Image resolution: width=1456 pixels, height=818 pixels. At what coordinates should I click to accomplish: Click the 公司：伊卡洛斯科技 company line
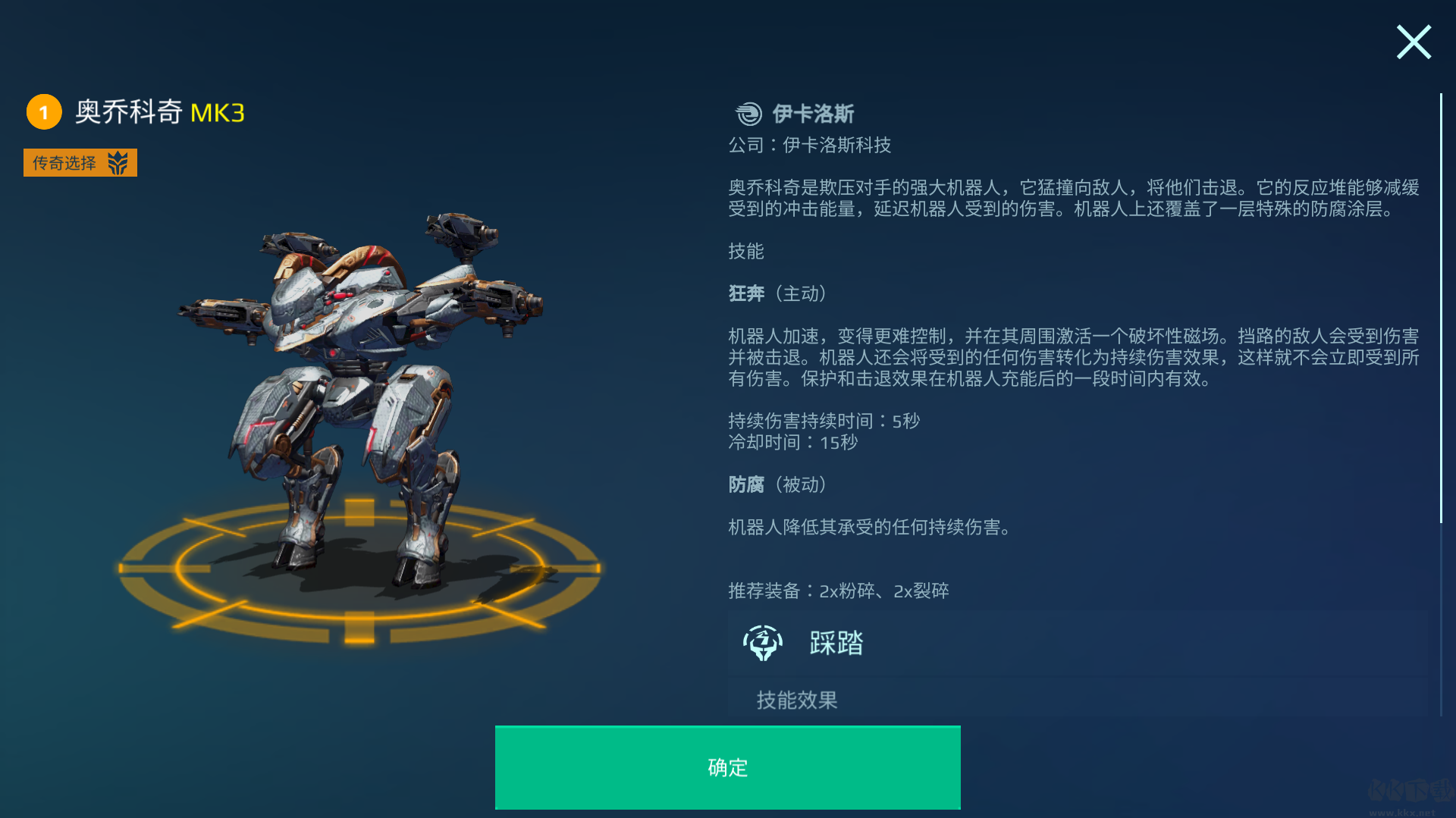pos(808,145)
